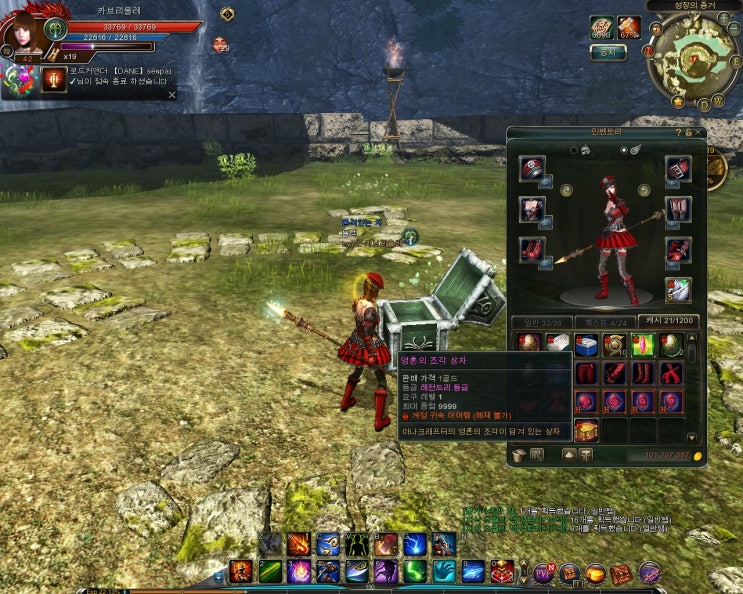Click the minimap star button

pyautogui.click(x=677, y=102)
